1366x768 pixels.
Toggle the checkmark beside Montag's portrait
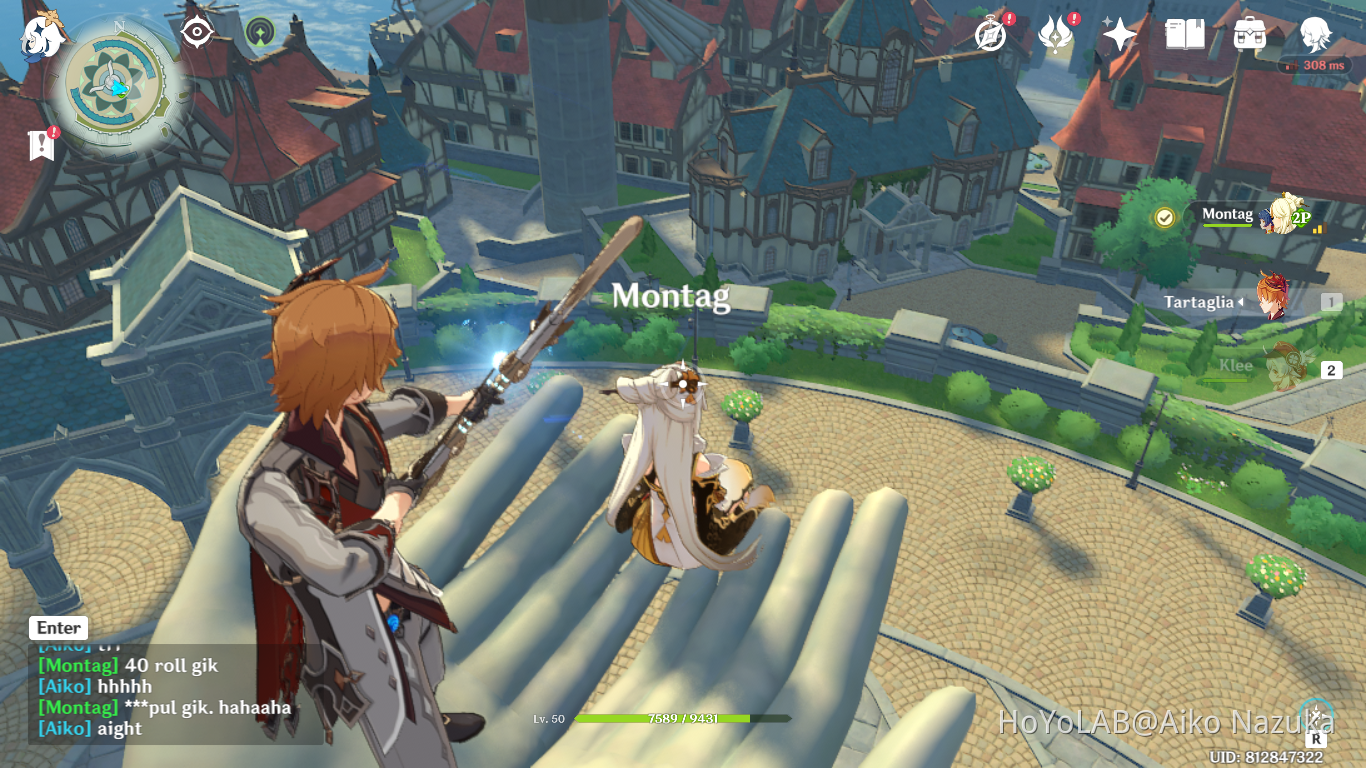tap(1166, 216)
